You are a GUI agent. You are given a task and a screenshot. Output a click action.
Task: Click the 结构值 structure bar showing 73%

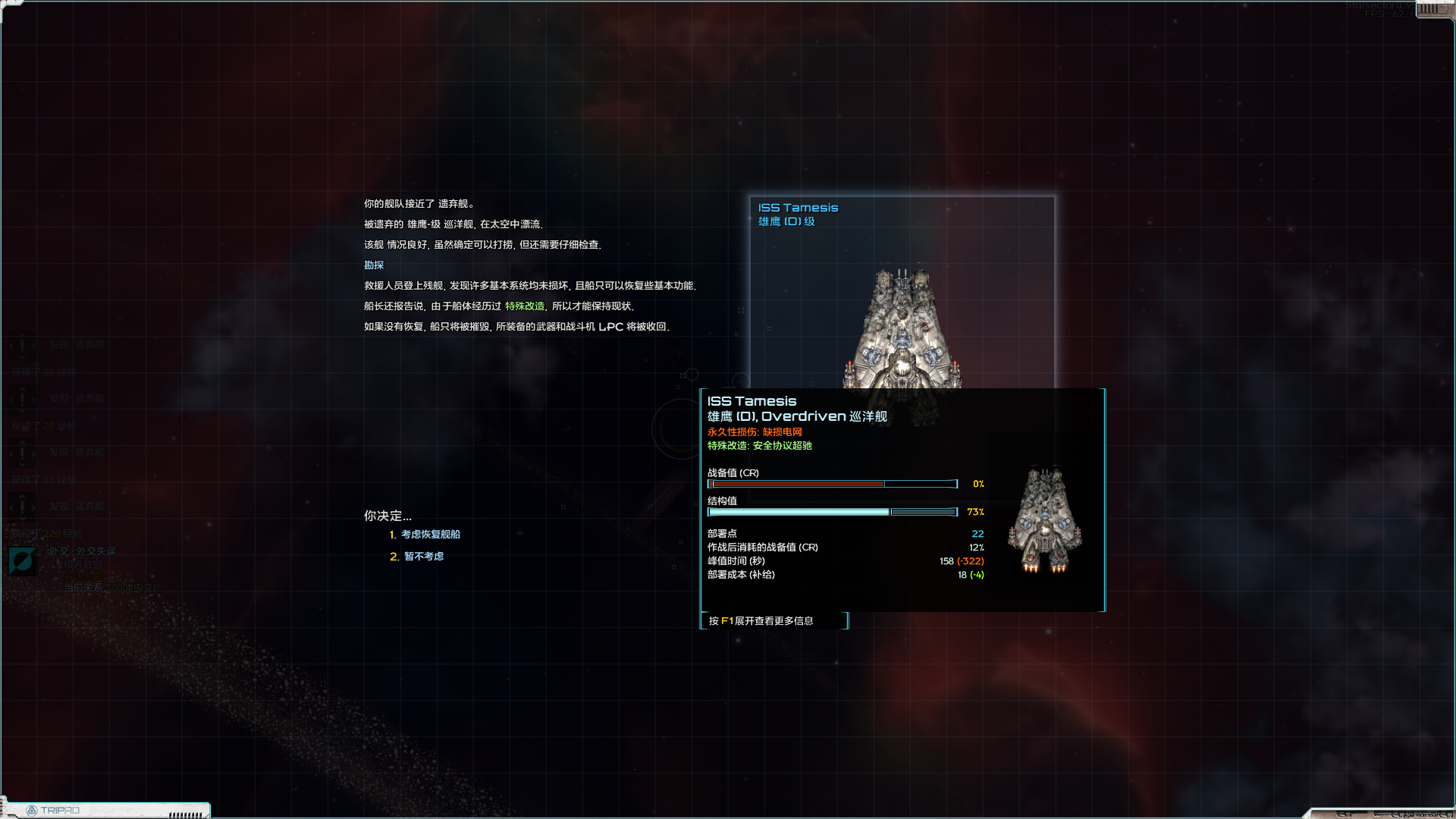coord(830,512)
